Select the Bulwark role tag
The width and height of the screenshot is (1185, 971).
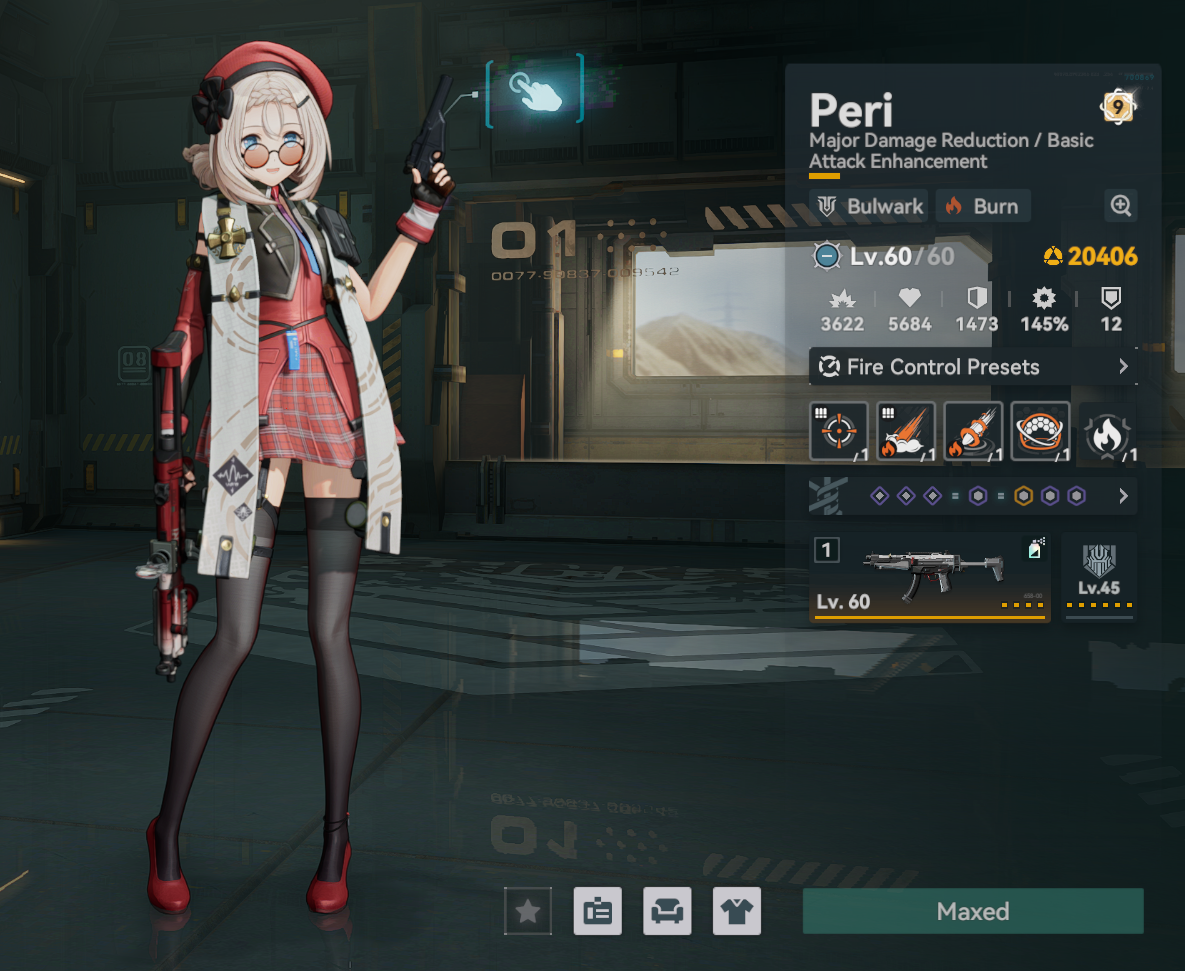pos(869,207)
